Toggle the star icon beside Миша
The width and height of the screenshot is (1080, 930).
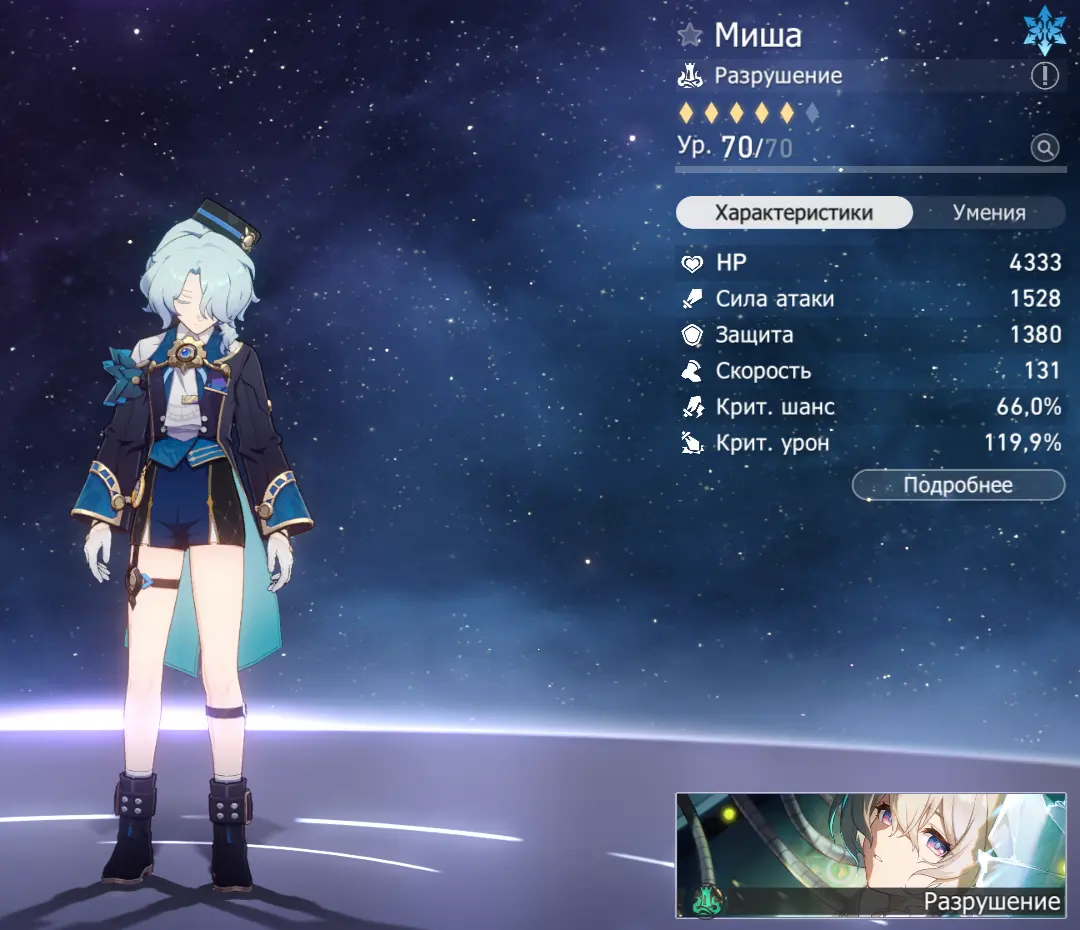click(690, 36)
